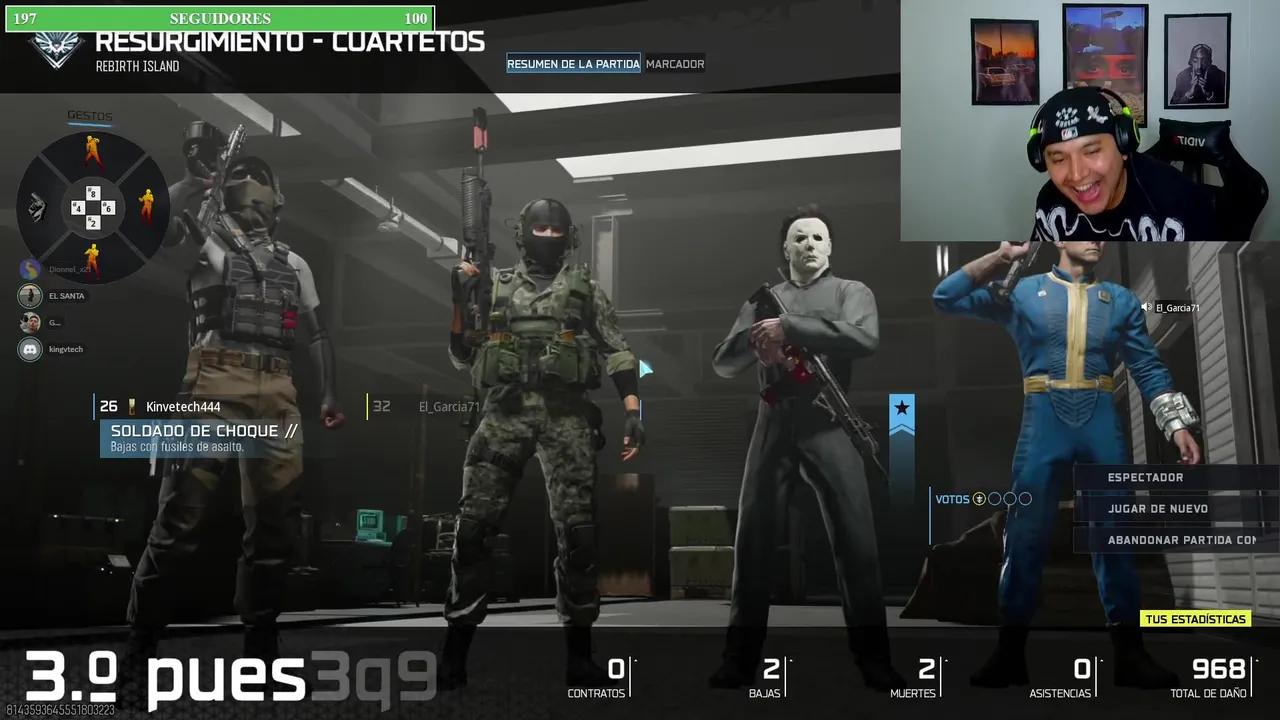Click the Discord icon next to kingvtech

tap(29, 349)
